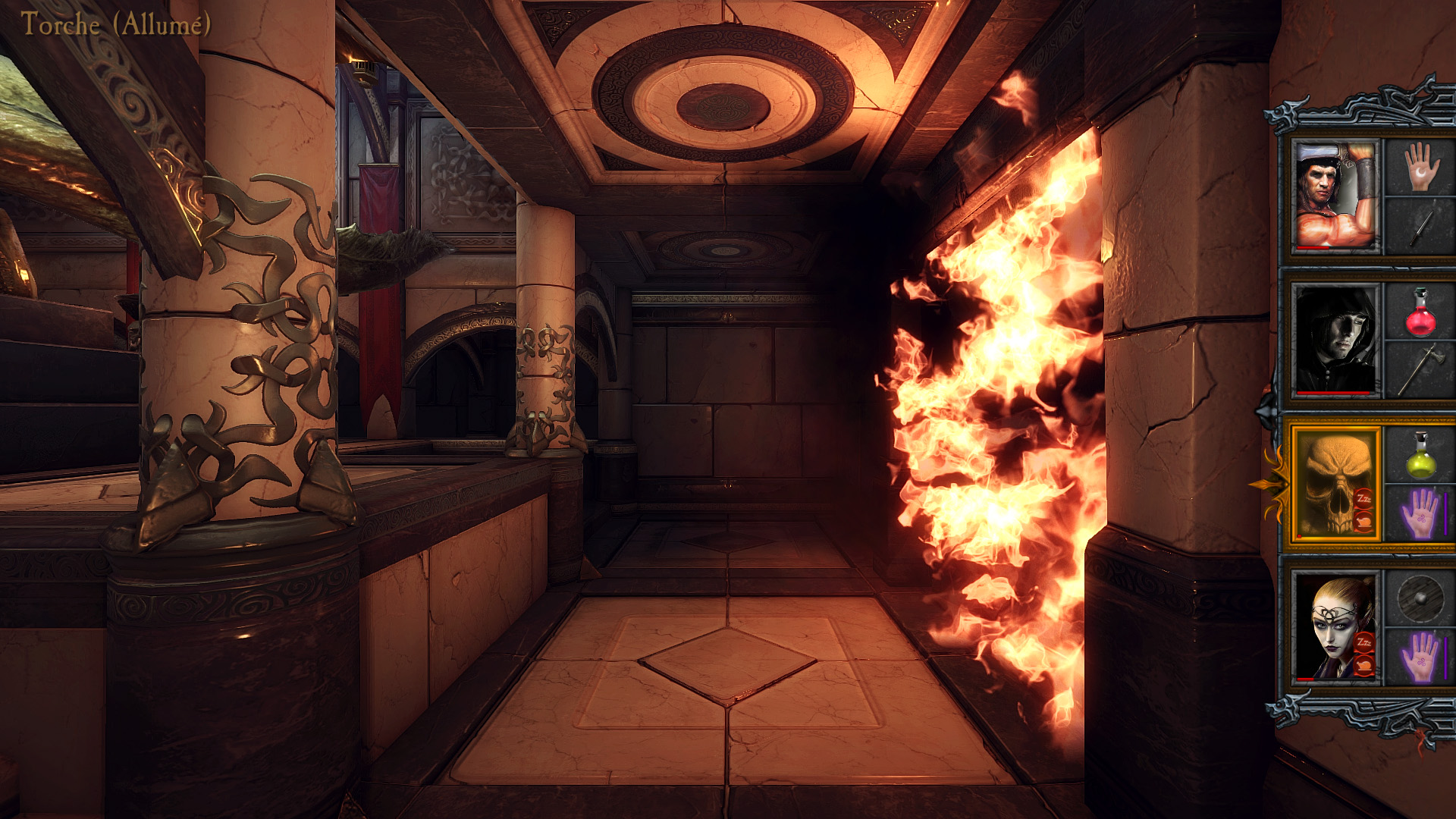Click the round shield slot
This screenshot has height=819, width=1456.
1421,598
